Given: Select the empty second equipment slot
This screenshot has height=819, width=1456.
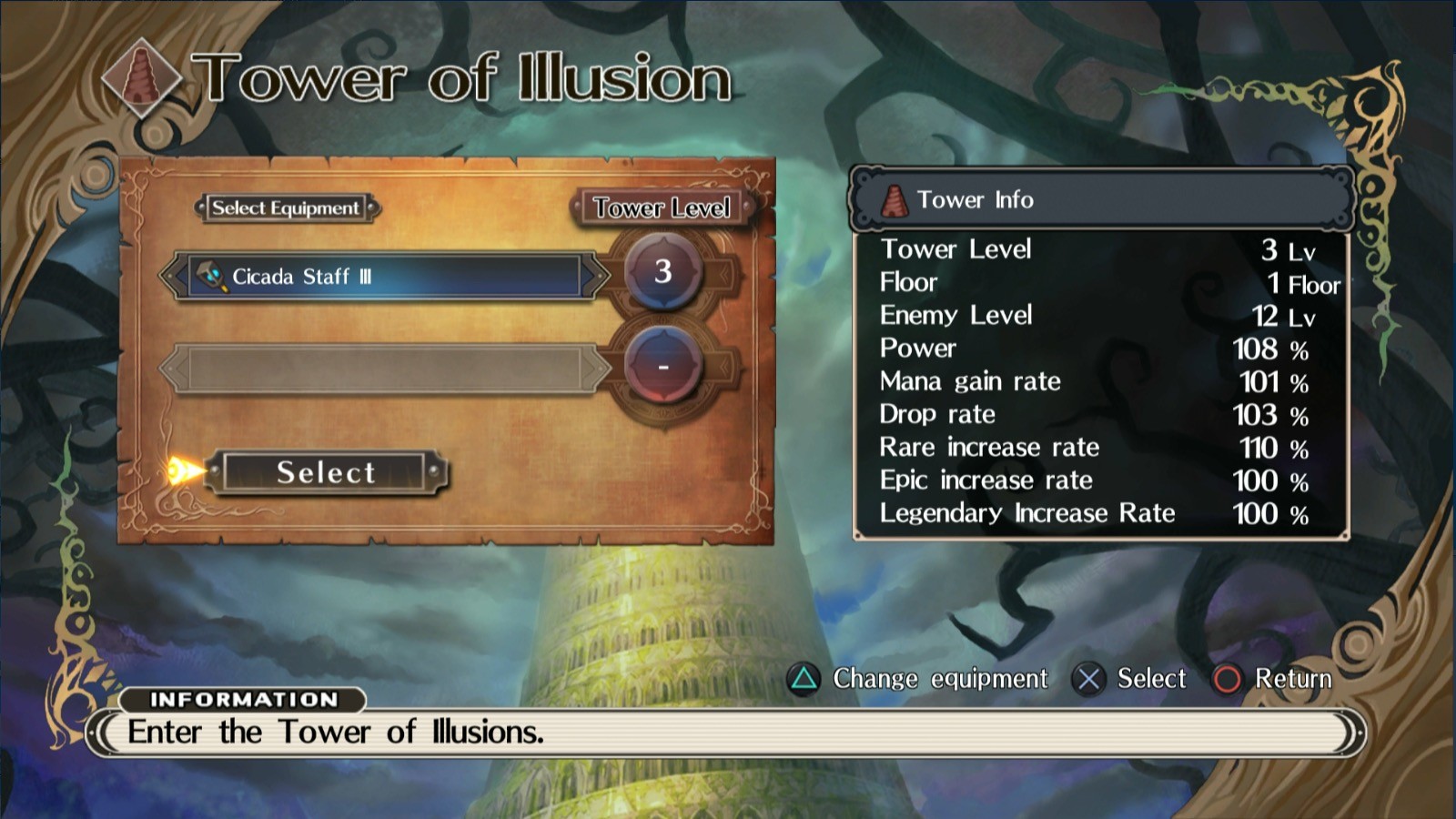Looking at the screenshot, I should click(x=384, y=369).
